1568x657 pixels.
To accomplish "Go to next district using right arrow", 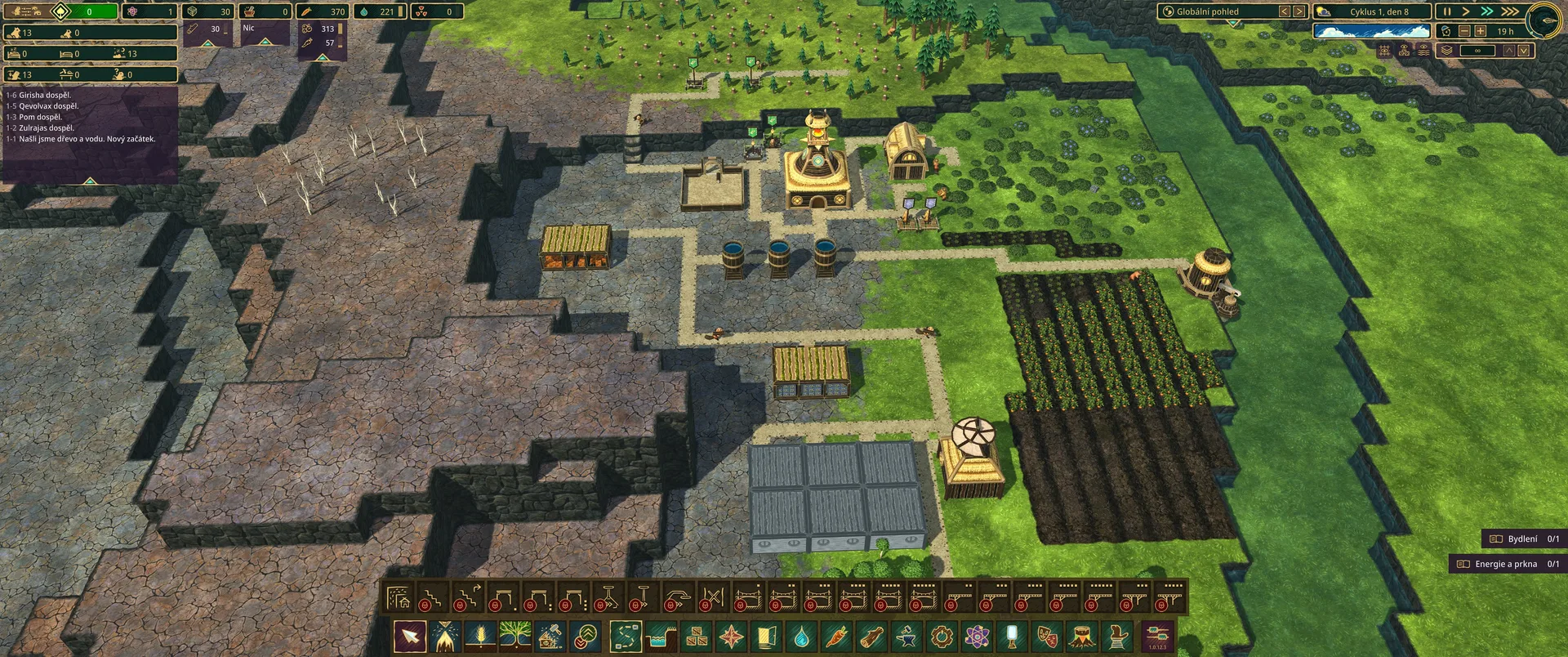I will [1298, 11].
